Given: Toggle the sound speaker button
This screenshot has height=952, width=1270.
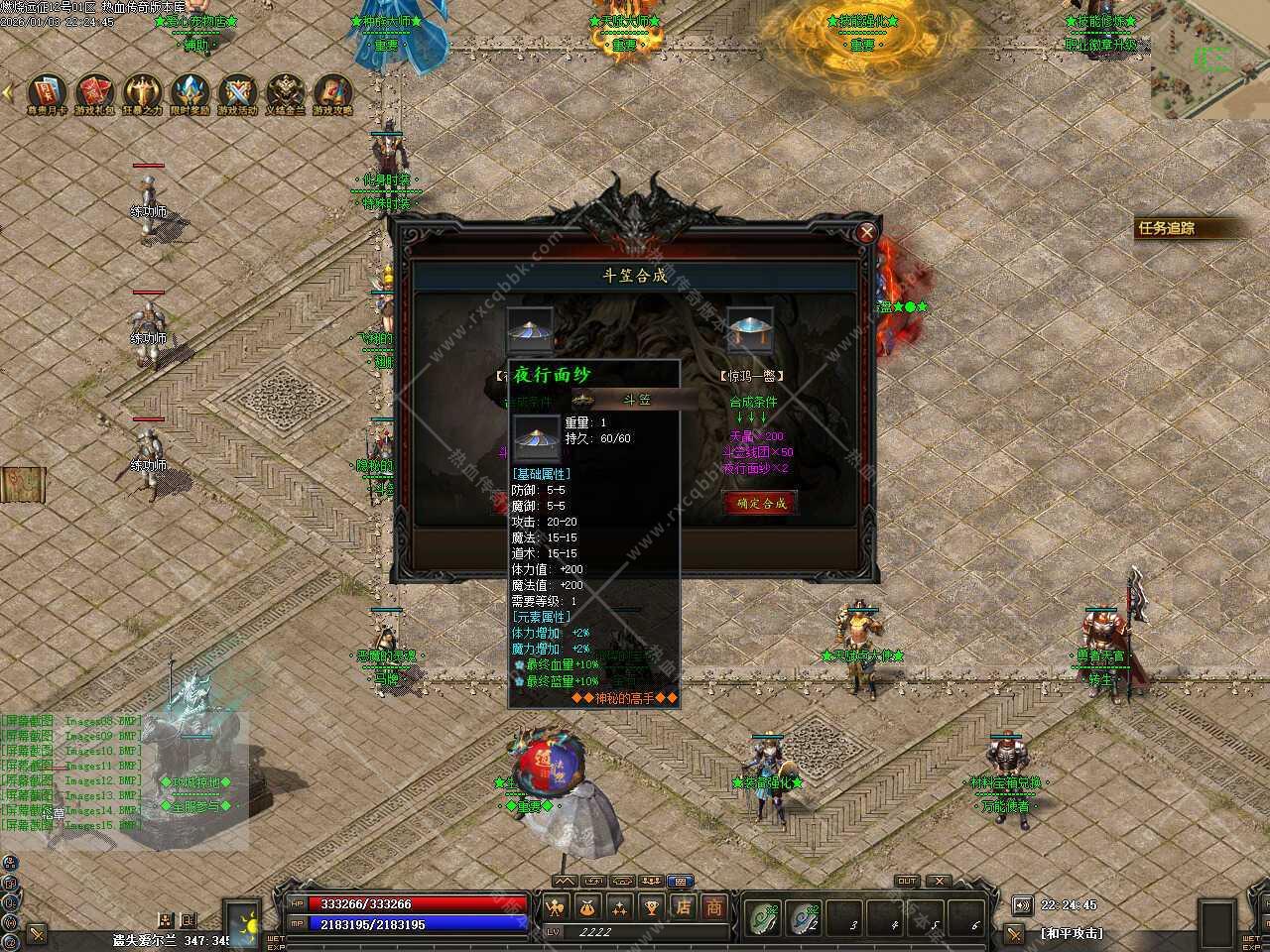Looking at the screenshot, I should pyautogui.click(x=1022, y=904).
